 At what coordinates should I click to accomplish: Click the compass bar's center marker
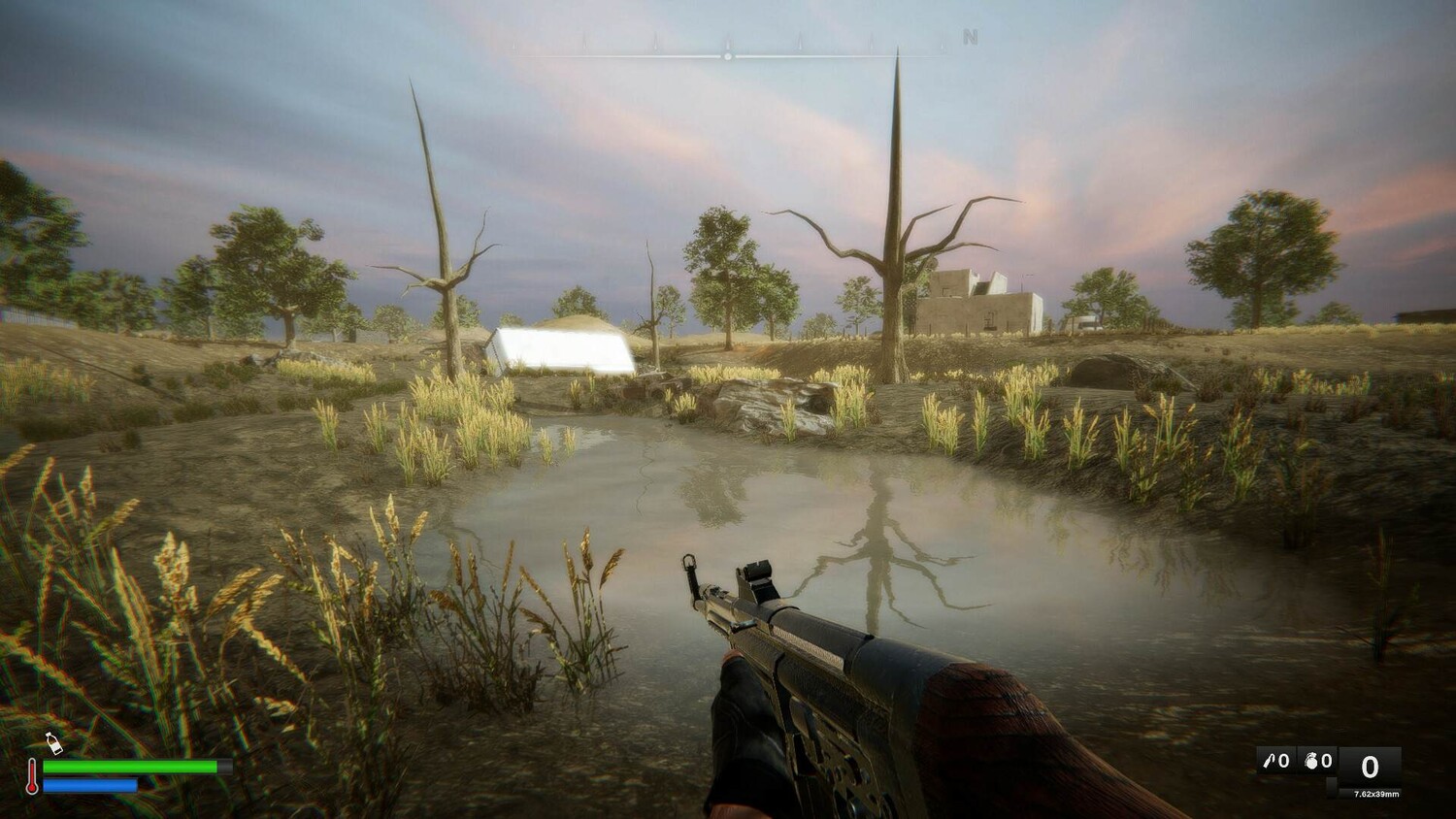[728, 56]
